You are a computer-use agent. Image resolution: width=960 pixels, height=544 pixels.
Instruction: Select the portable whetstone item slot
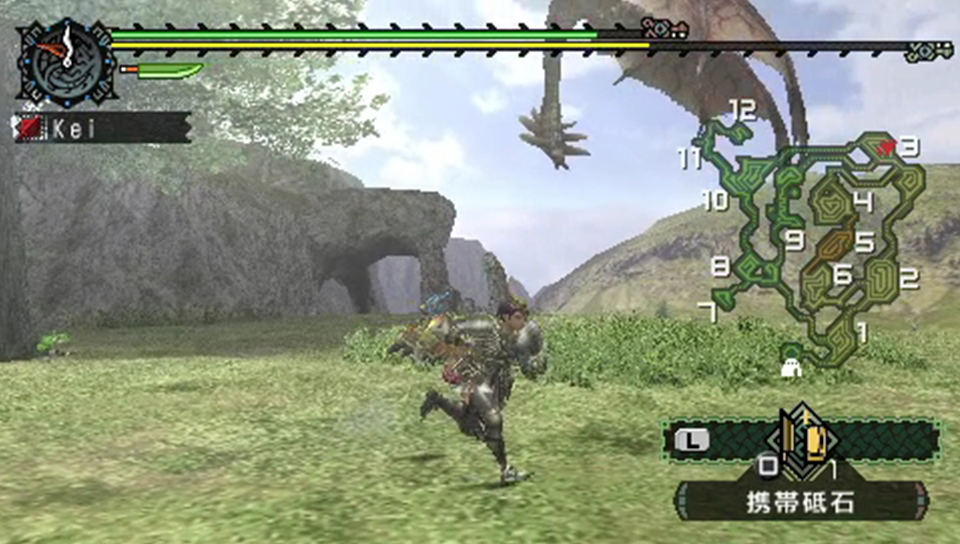click(x=802, y=437)
